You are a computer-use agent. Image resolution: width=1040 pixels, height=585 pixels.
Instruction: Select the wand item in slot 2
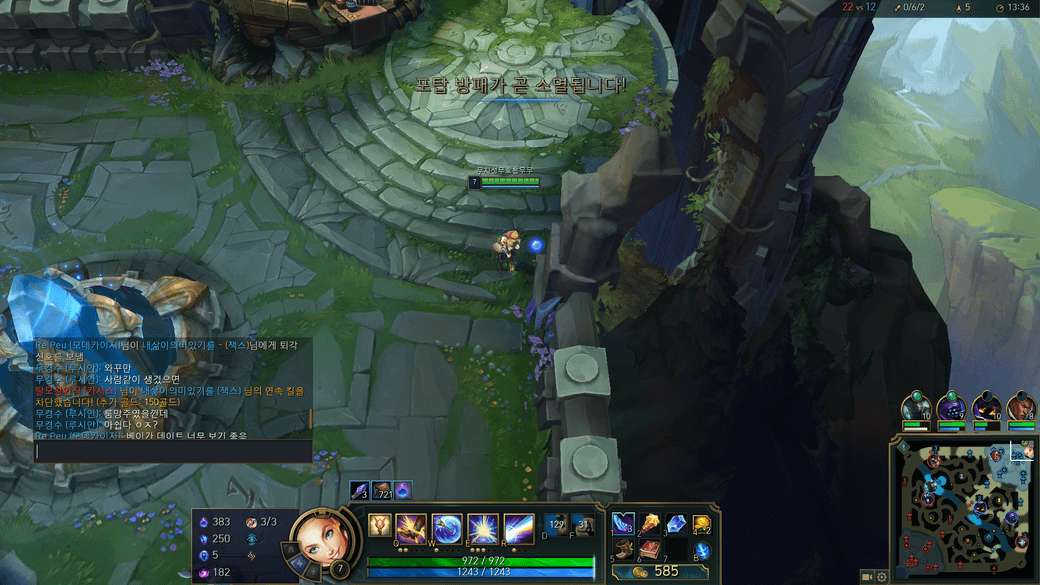(649, 524)
